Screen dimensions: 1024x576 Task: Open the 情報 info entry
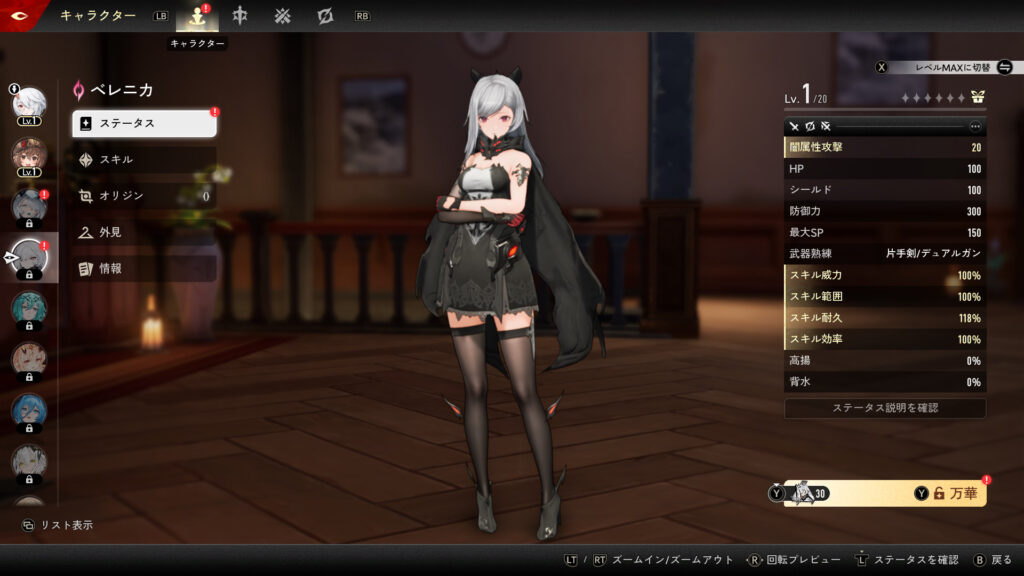pos(144,268)
